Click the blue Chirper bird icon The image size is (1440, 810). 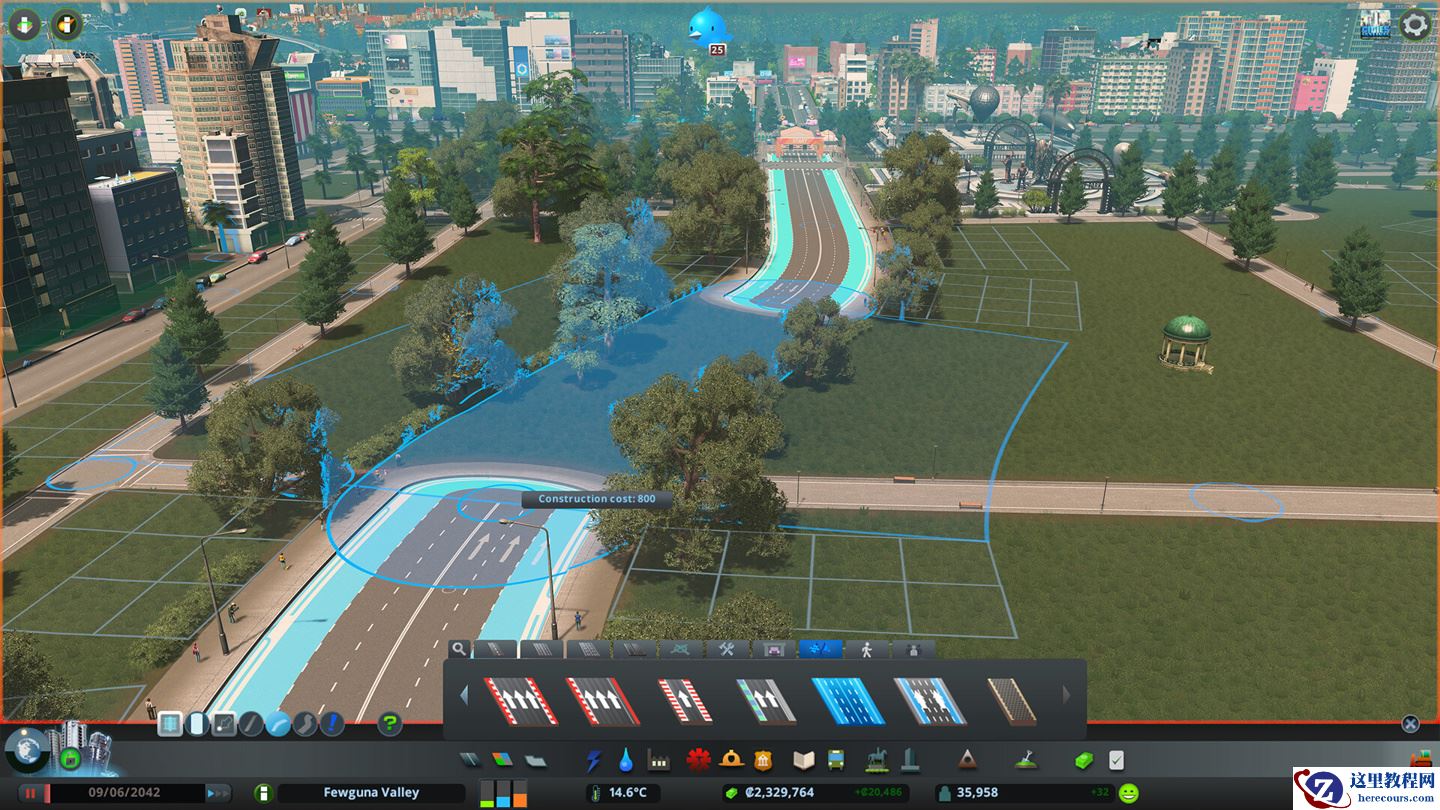click(708, 27)
